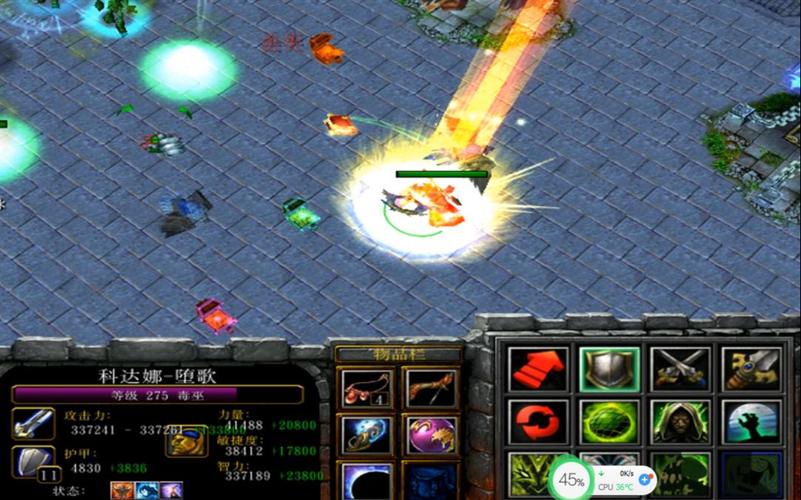Inspect the orange buff status icon
Image resolution: width=801 pixels, height=500 pixels.
click(x=122, y=490)
